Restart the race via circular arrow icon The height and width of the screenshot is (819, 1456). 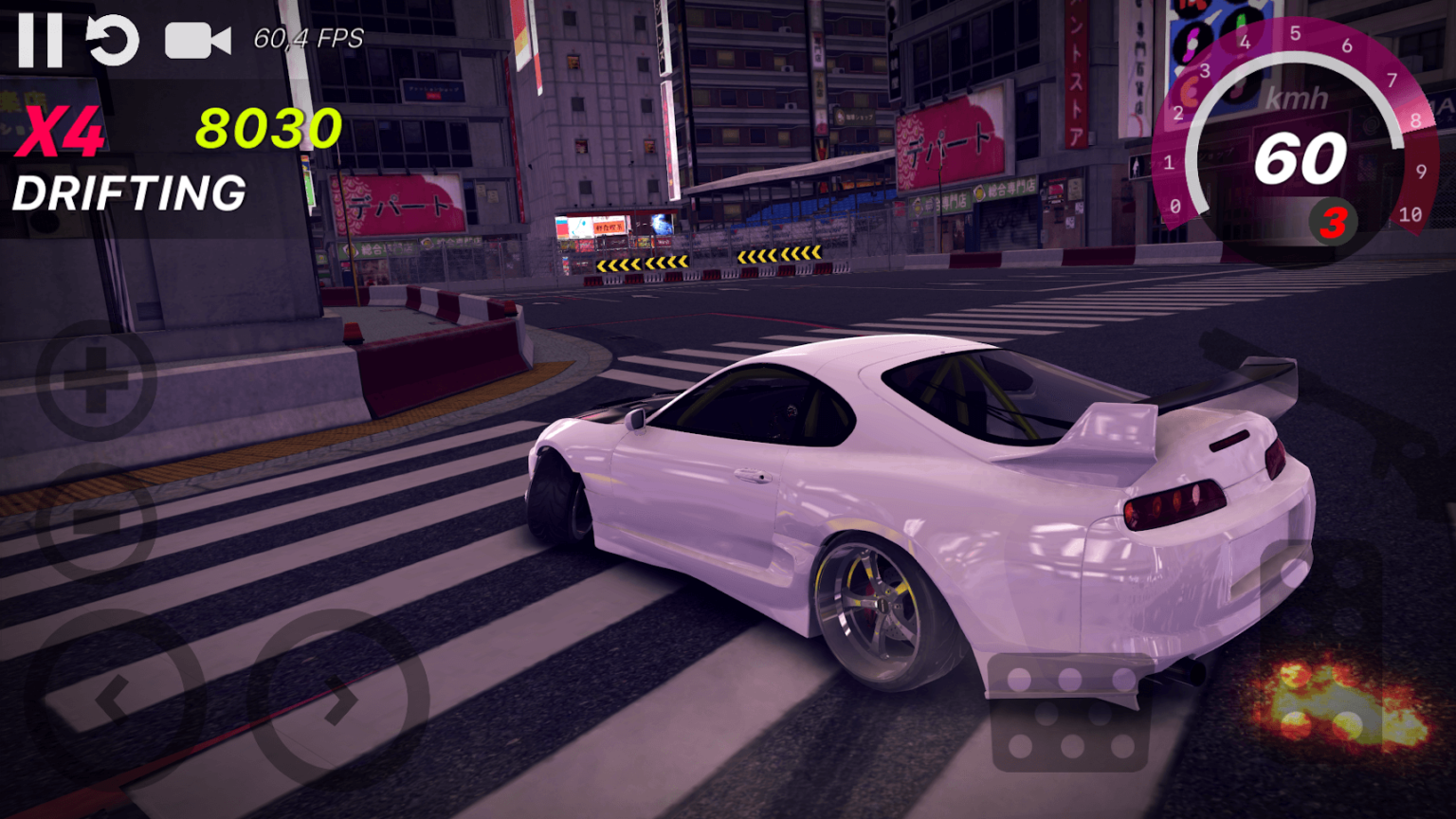point(112,38)
